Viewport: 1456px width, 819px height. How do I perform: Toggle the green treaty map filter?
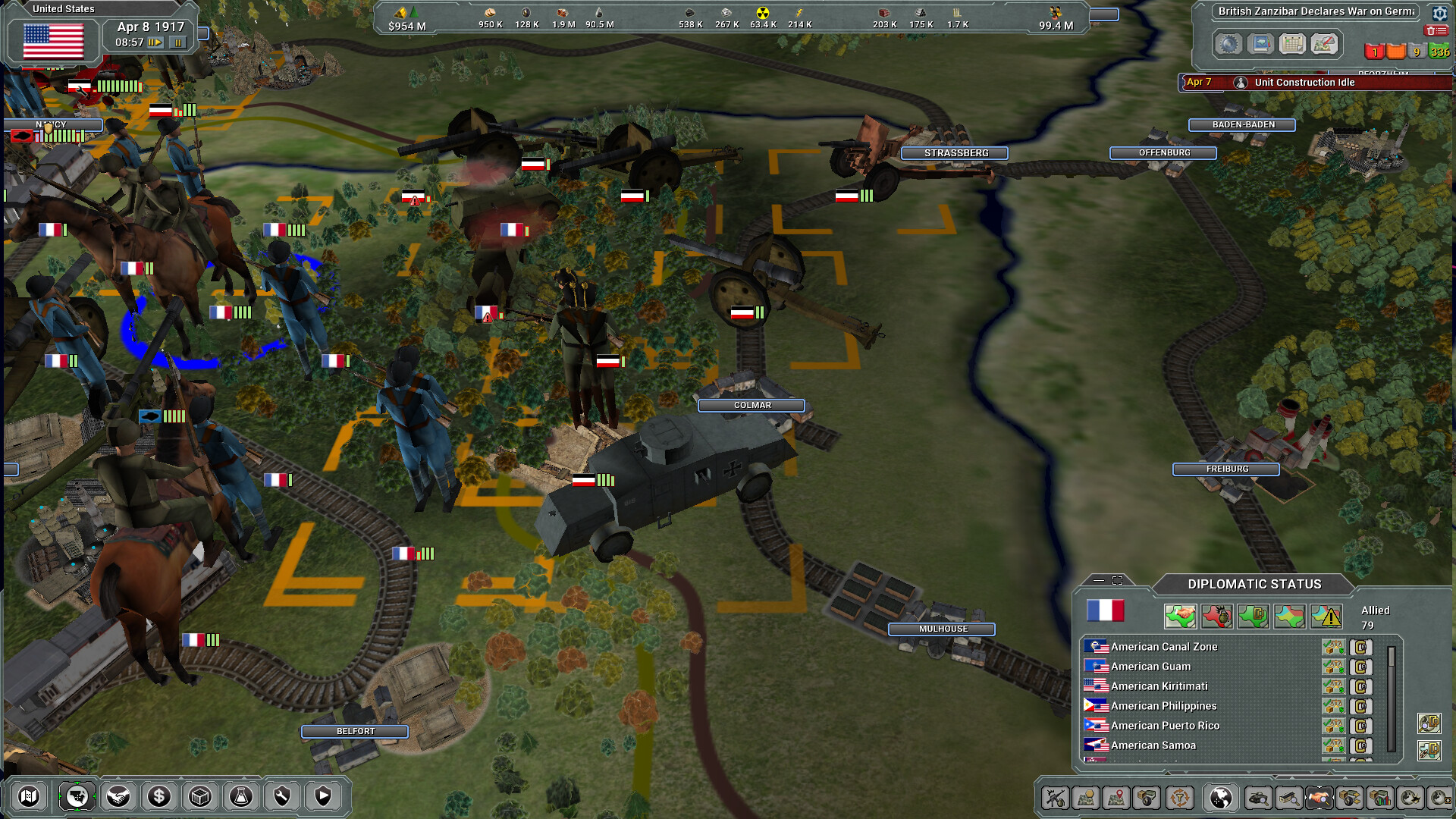1251,615
